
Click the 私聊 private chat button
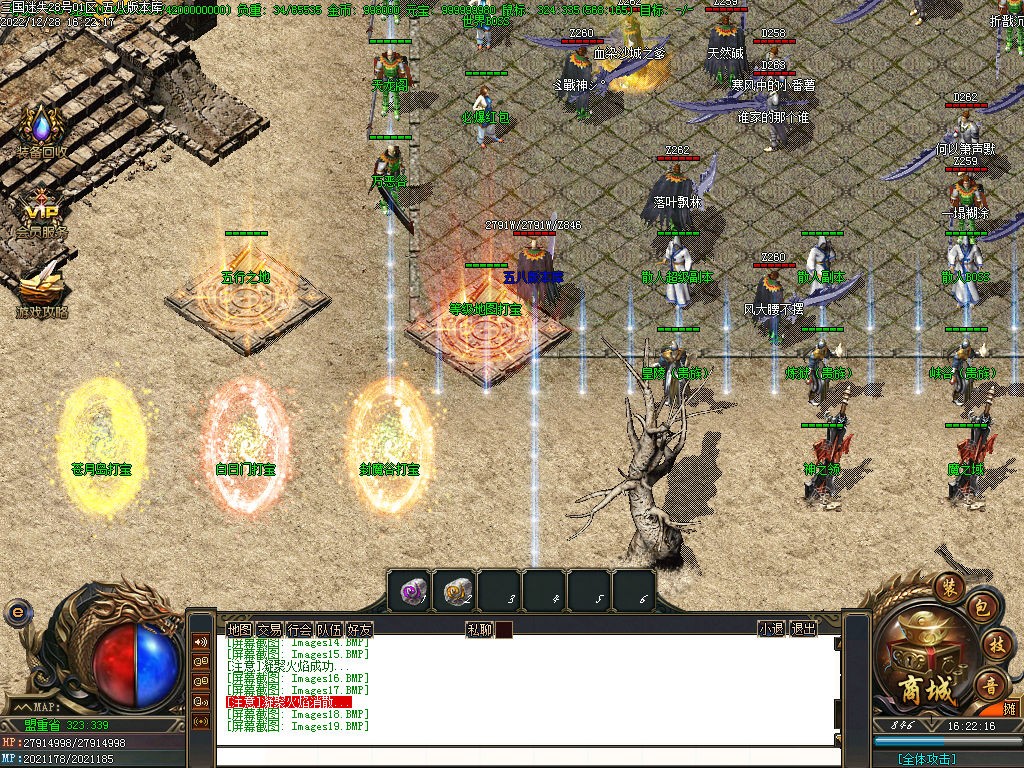pyautogui.click(x=479, y=629)
